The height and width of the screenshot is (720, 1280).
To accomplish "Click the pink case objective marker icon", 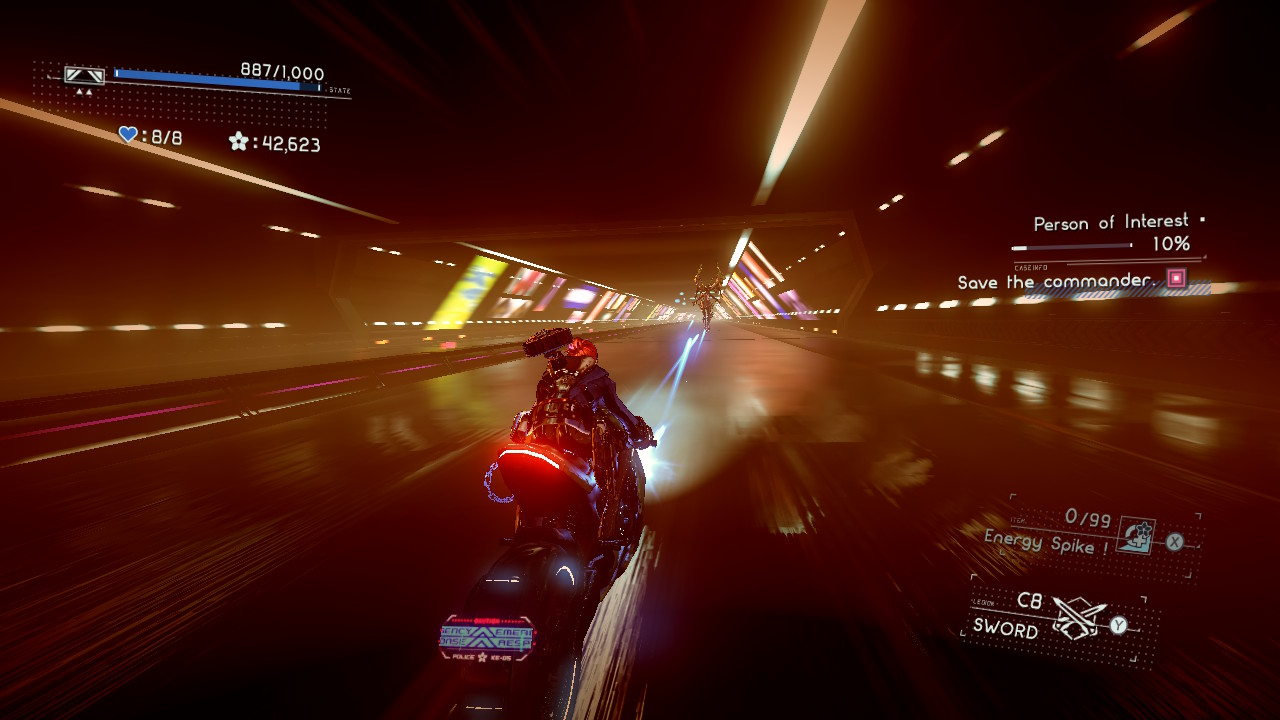I will (1175, 279).
